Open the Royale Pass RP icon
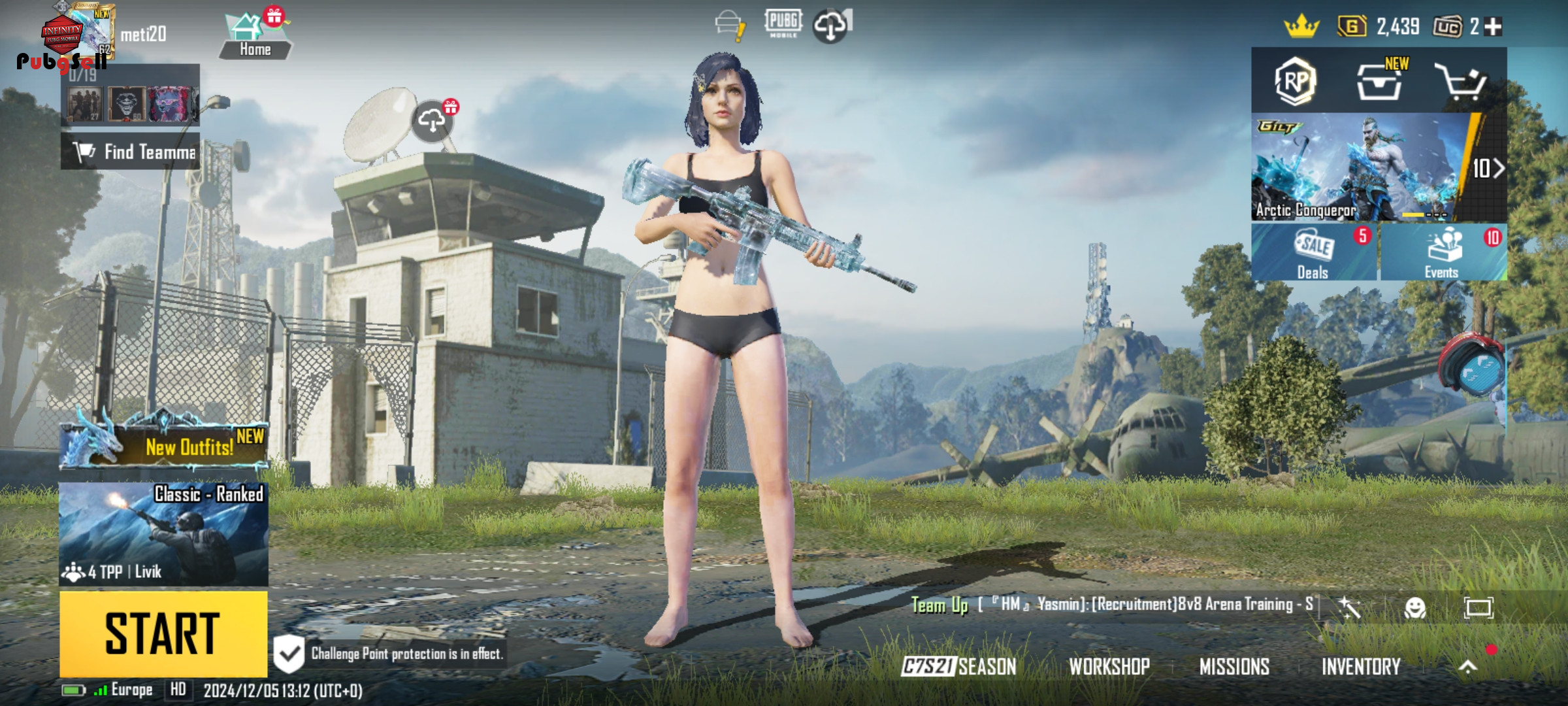The width and height of the screenshot is (1568, 706). [1295, 81]
